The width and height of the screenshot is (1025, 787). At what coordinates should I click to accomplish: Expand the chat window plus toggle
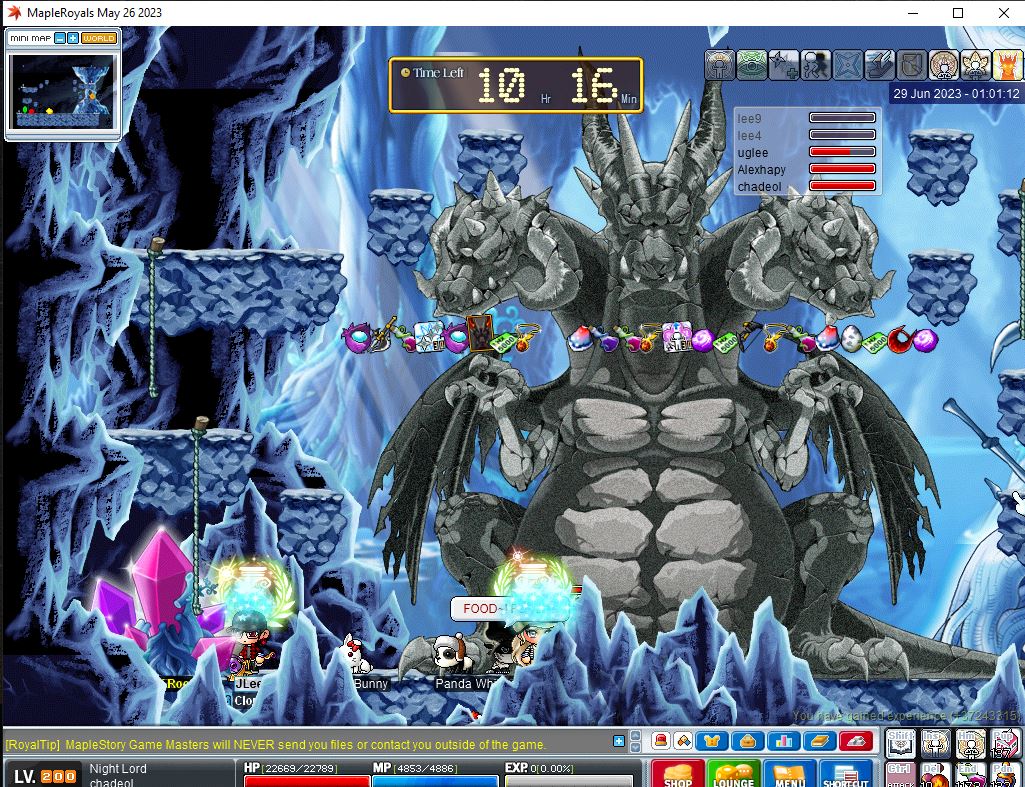pyautogui.click(x=619, y=741)
